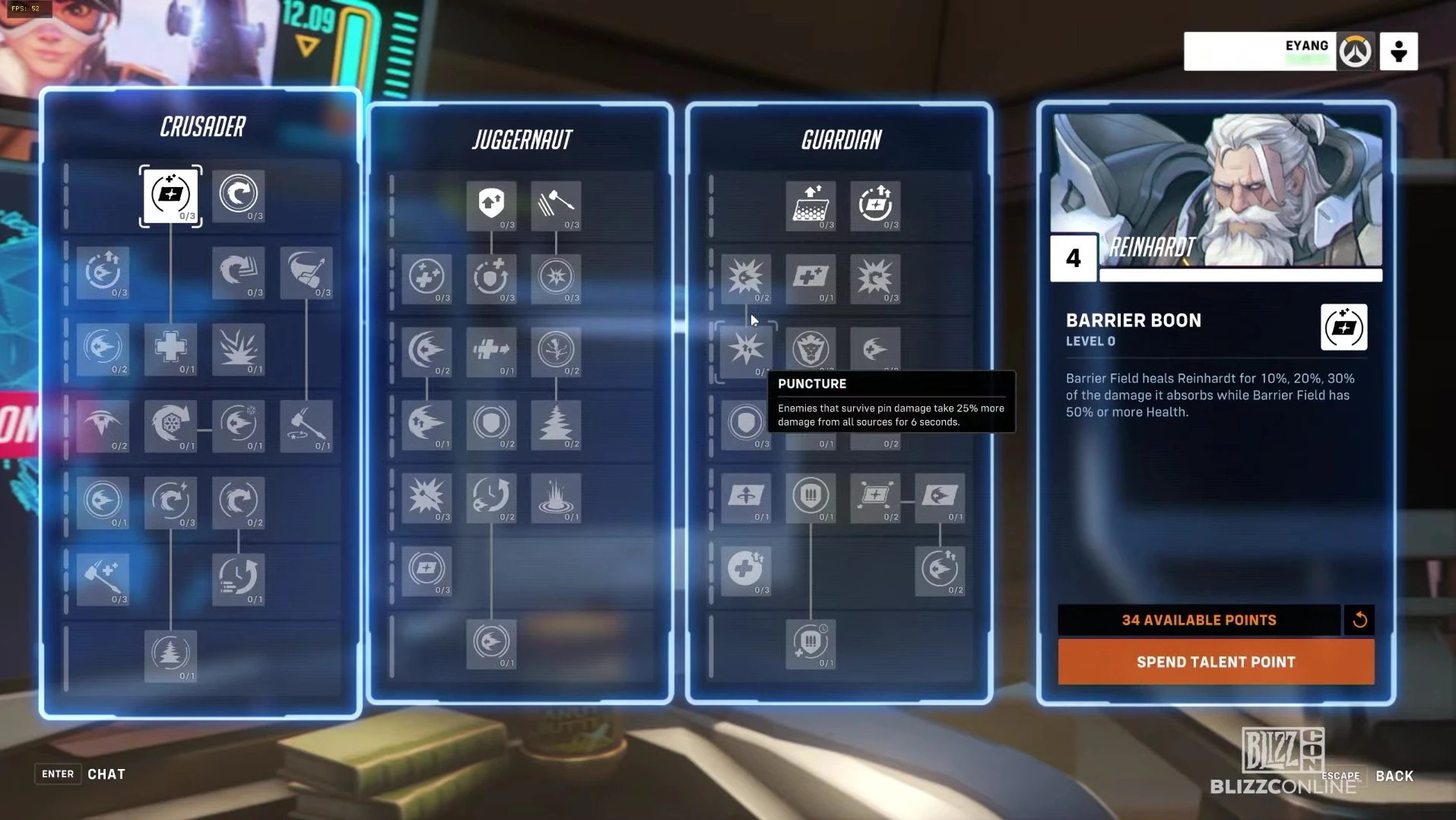Pick the hammer with sparkles talent in Crusader

pos(103,578)
